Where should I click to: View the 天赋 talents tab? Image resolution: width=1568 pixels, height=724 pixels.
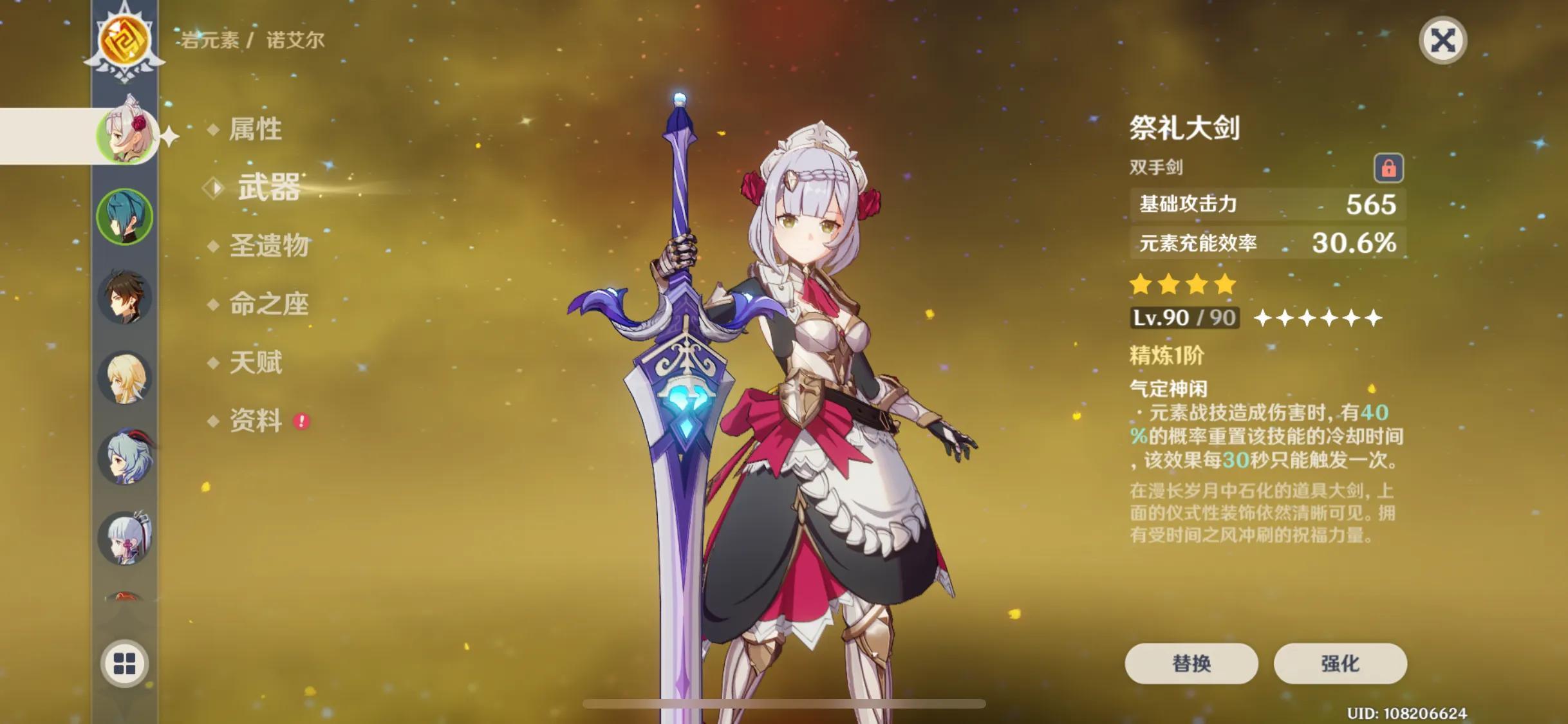click(x=255, y=363)
